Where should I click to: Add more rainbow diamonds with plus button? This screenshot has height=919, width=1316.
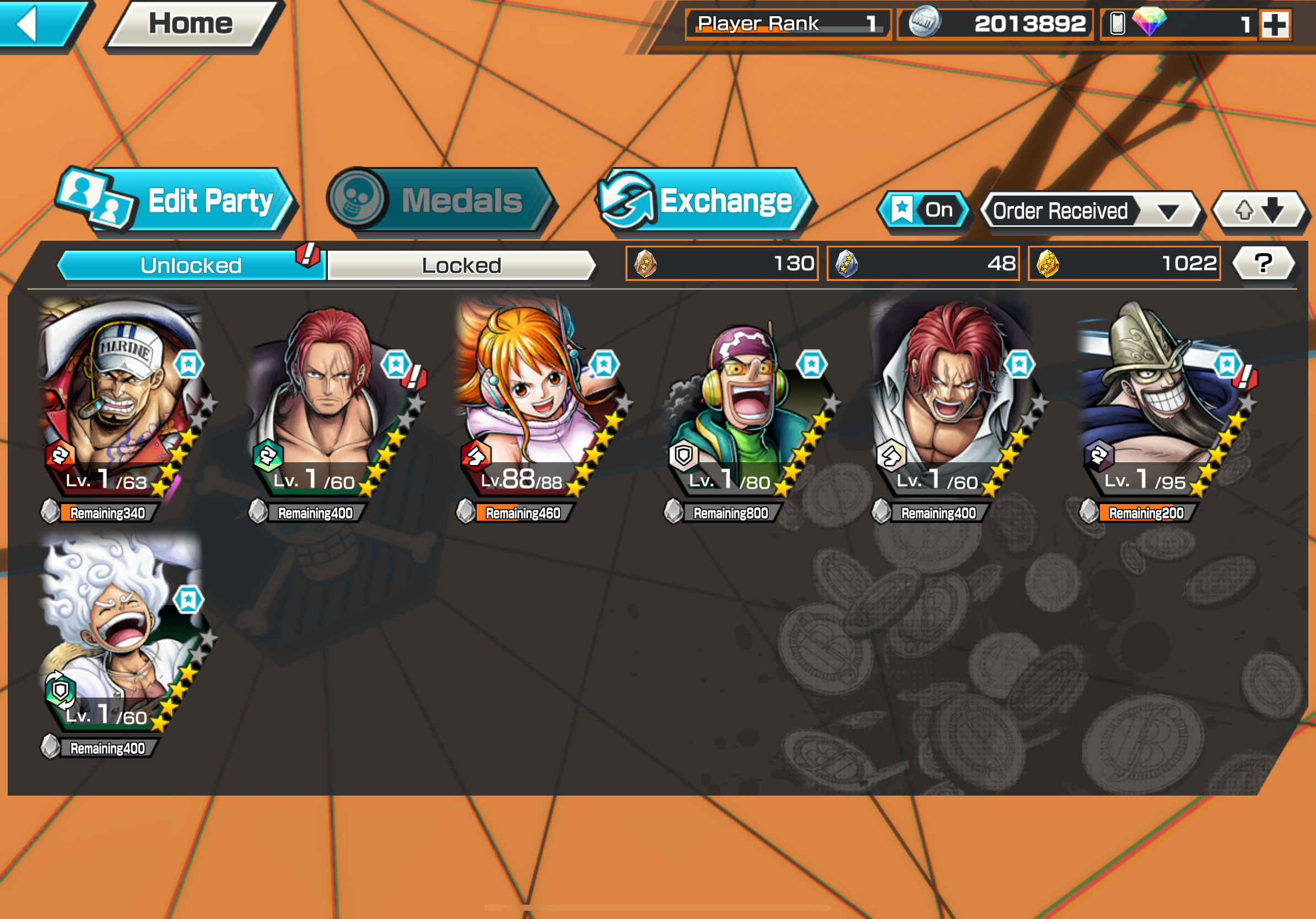1275,25
